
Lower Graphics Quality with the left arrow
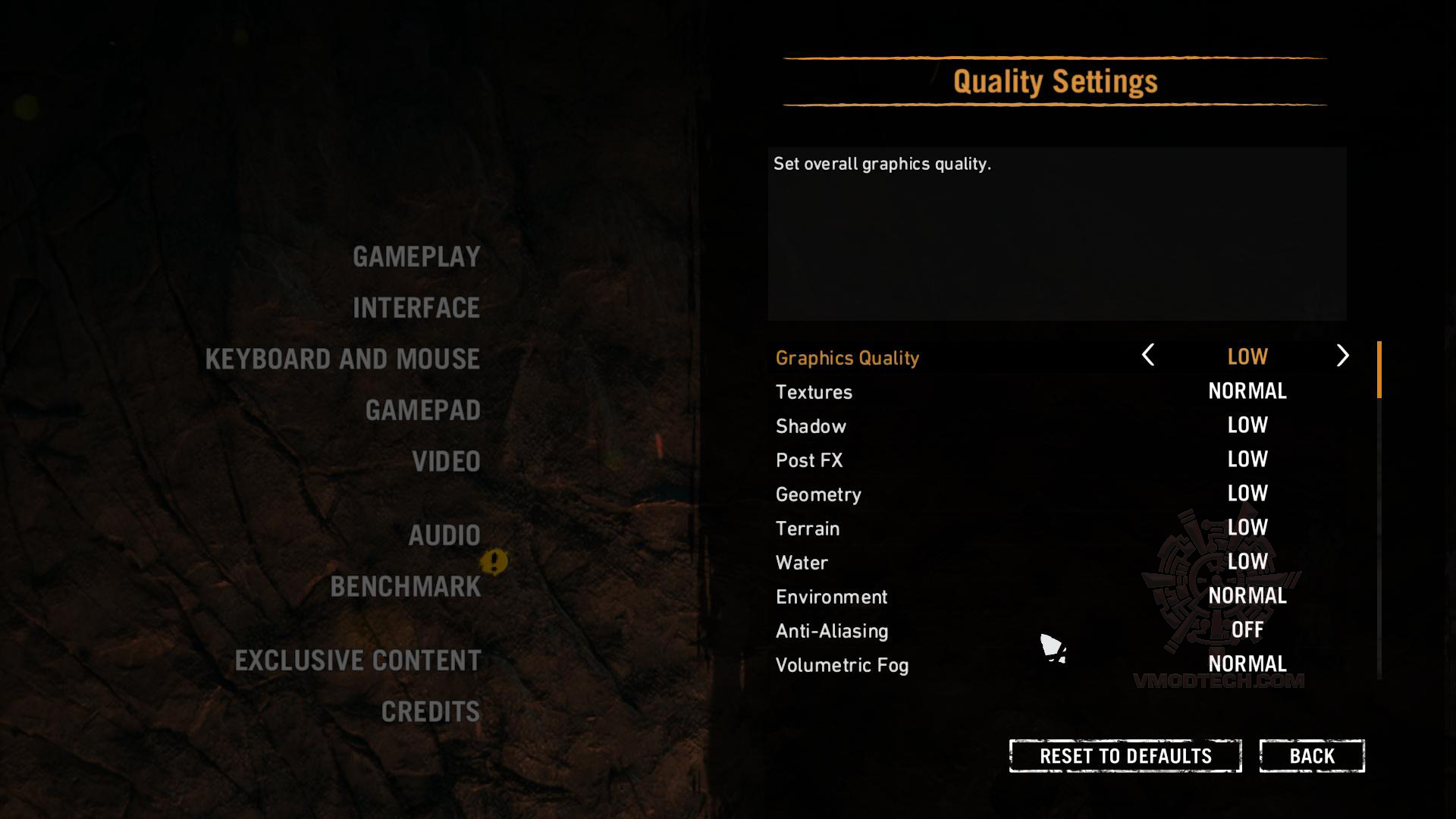pos(1148,356)
